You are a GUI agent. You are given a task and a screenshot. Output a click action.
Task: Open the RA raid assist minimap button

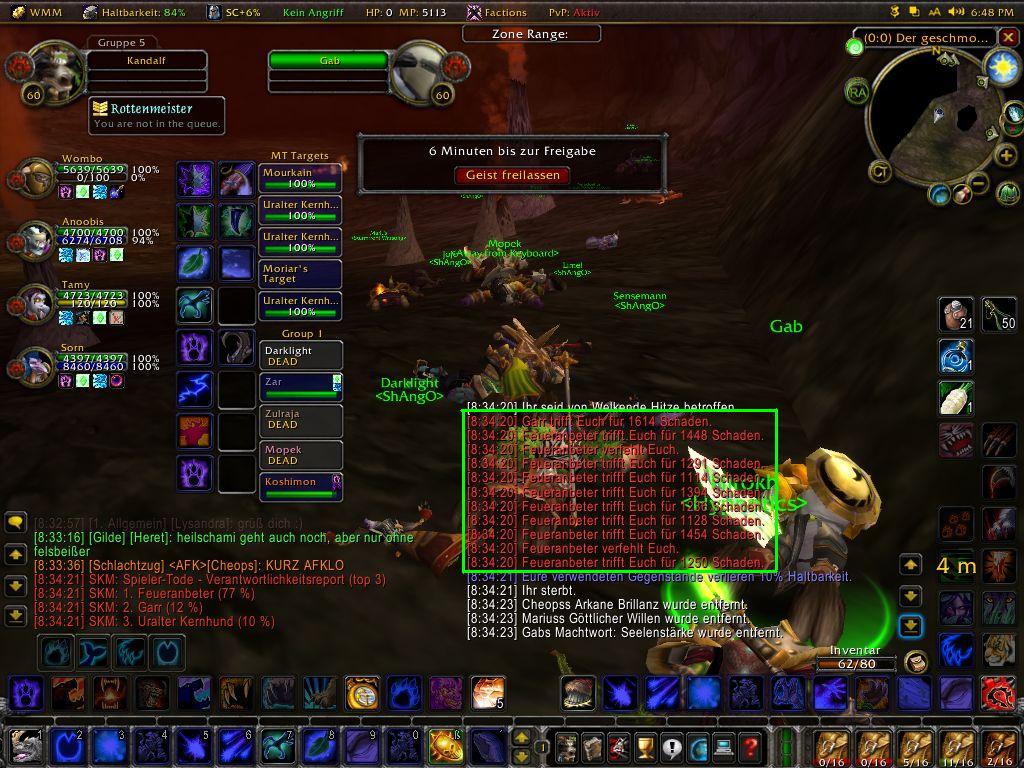[857, 91]
